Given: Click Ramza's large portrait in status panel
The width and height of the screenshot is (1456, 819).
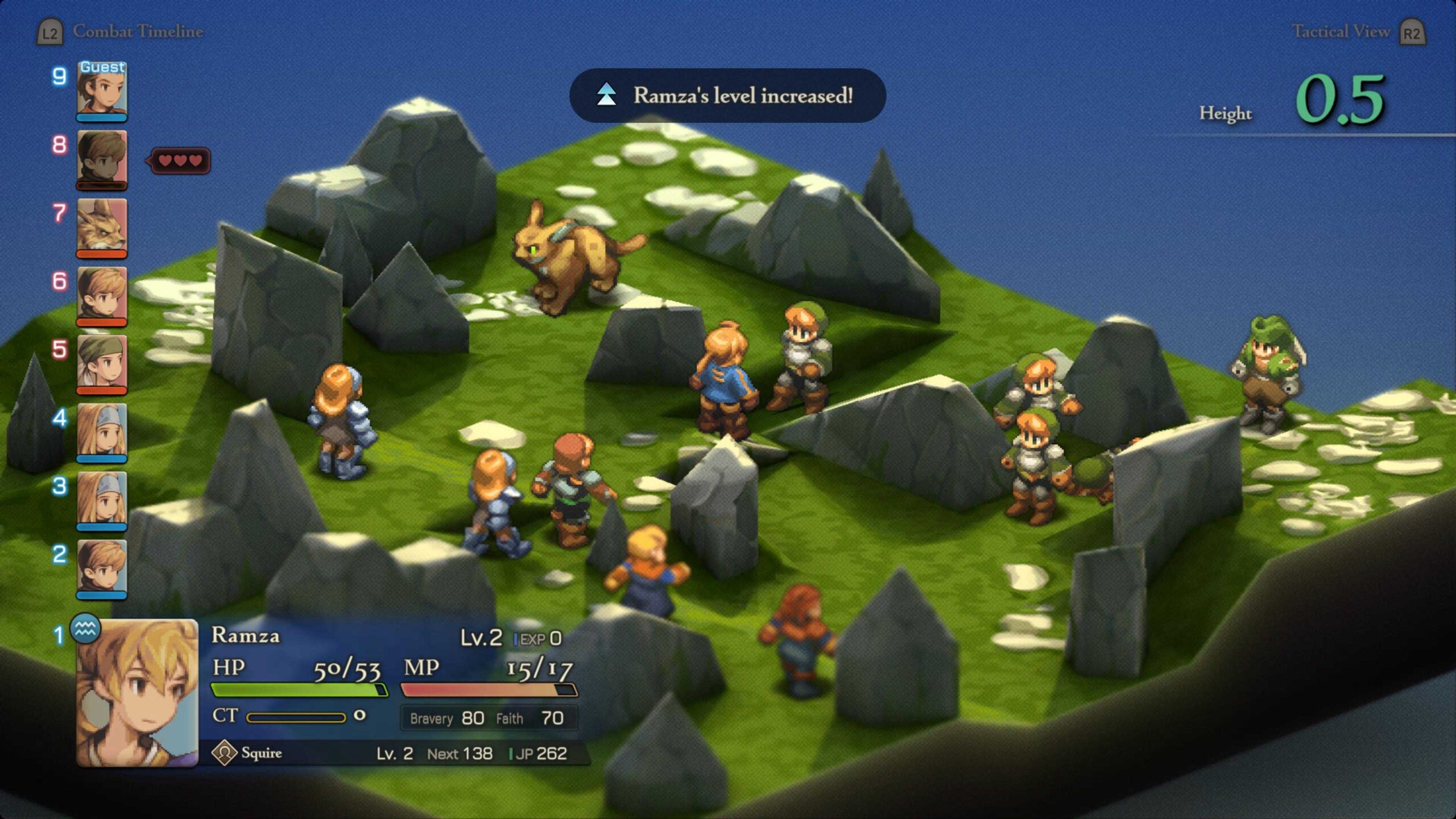Looking at the screenshot, I should (x=137, y=693).
